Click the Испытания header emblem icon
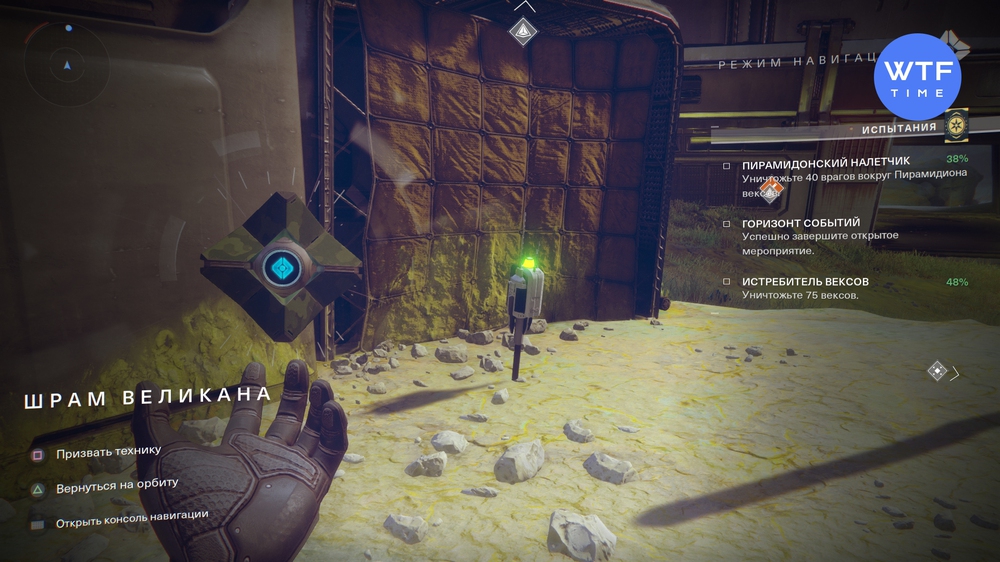1000x562 pixels. point(957,125)
